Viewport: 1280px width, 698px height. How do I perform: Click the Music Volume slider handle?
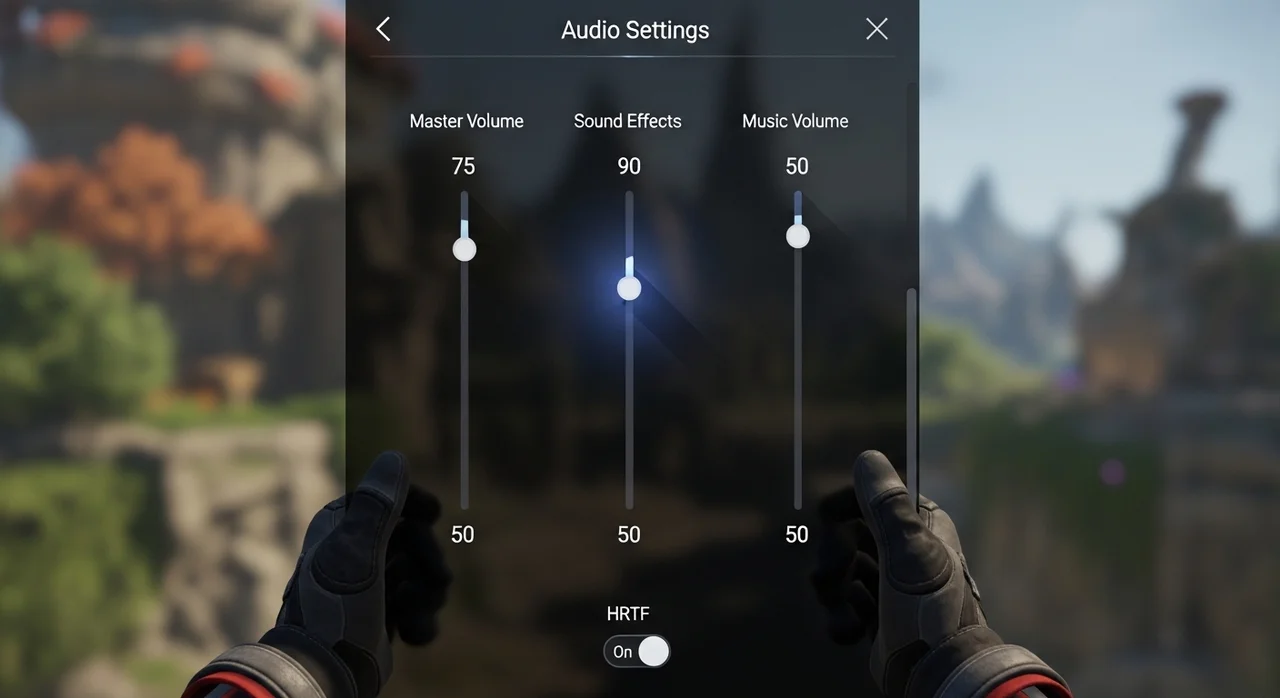coord(797,236)
